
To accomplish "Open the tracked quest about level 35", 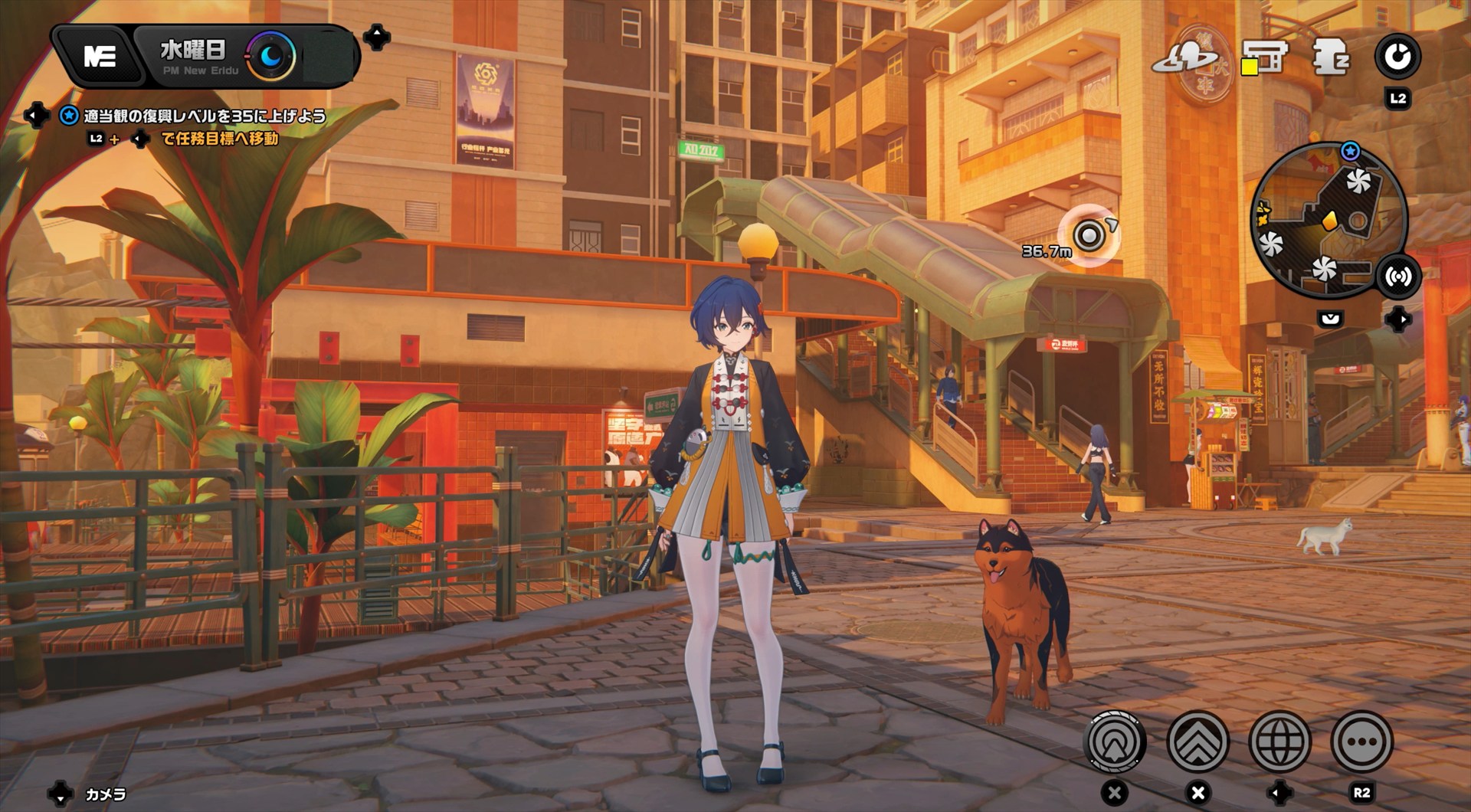I will [x=204, y=116].
